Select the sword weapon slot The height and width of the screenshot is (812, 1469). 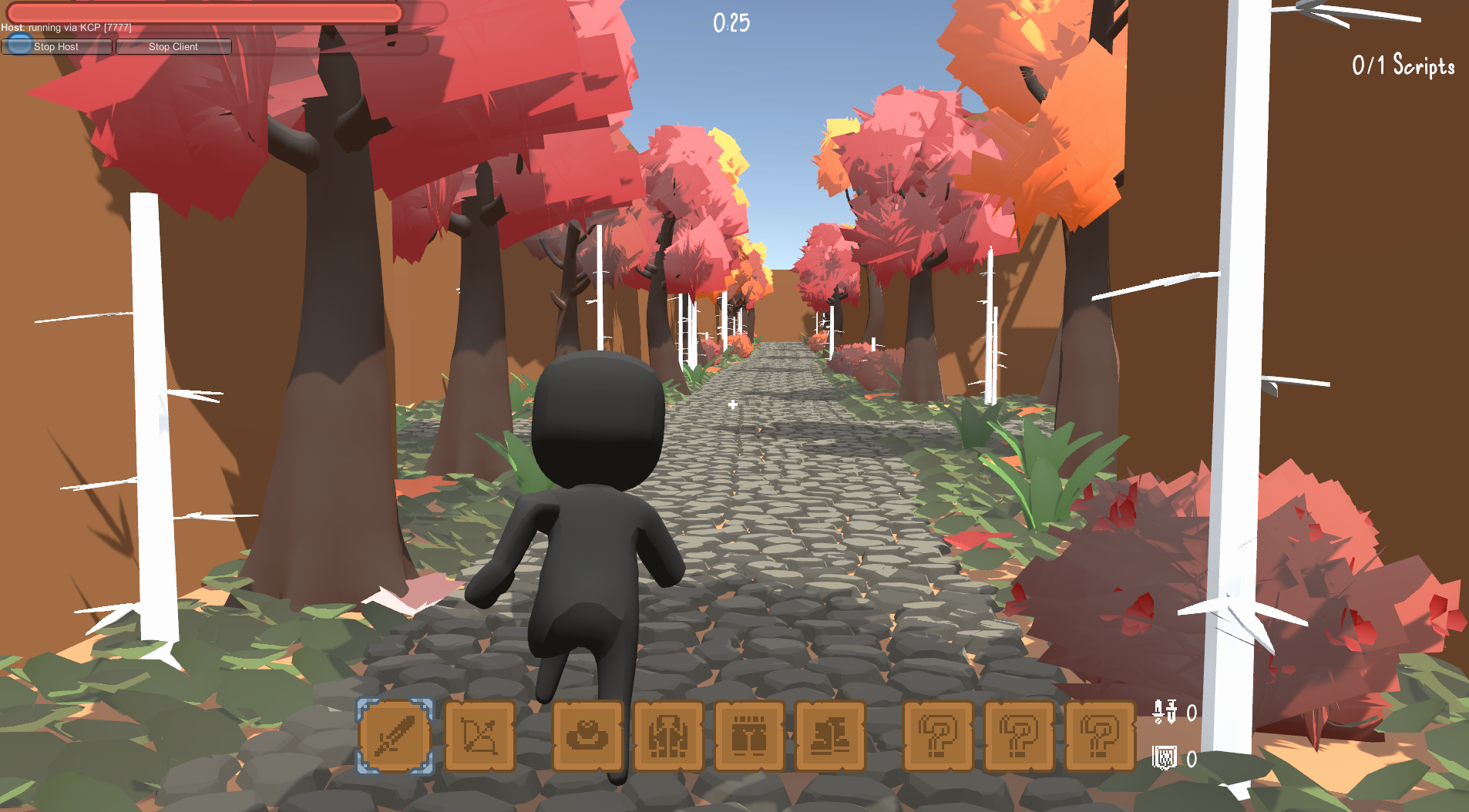[x=395, y=736]
